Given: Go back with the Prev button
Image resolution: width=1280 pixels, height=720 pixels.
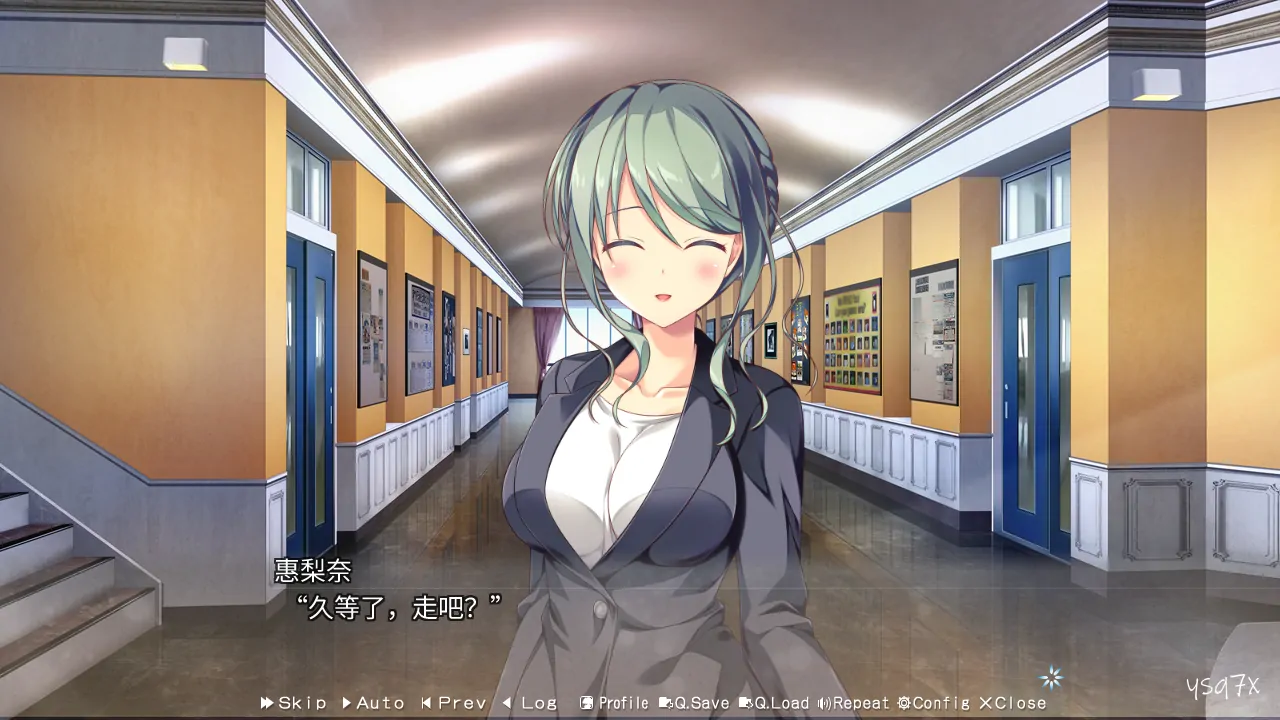Looking at the screenshot, I should pyautogui.click(x=453, y=703).
